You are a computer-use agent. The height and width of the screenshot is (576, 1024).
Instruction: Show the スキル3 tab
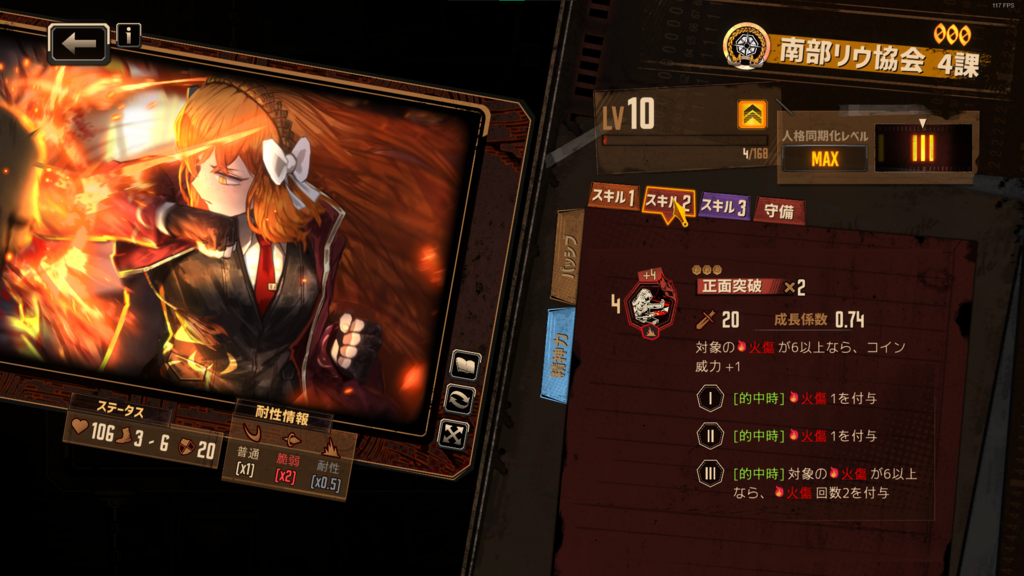723,207
